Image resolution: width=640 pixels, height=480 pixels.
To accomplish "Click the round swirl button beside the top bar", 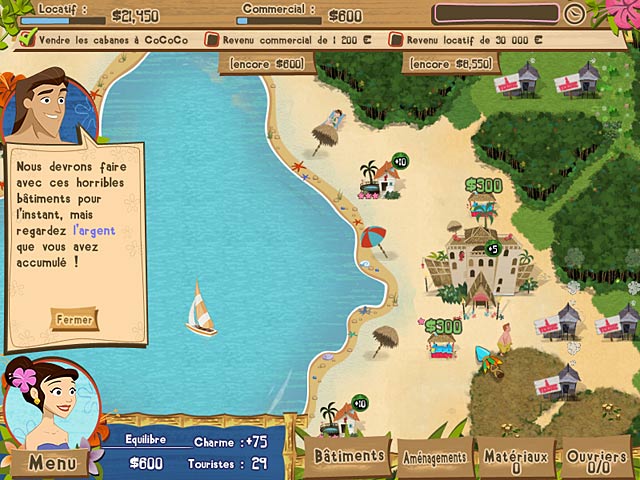I will (573, 14).
